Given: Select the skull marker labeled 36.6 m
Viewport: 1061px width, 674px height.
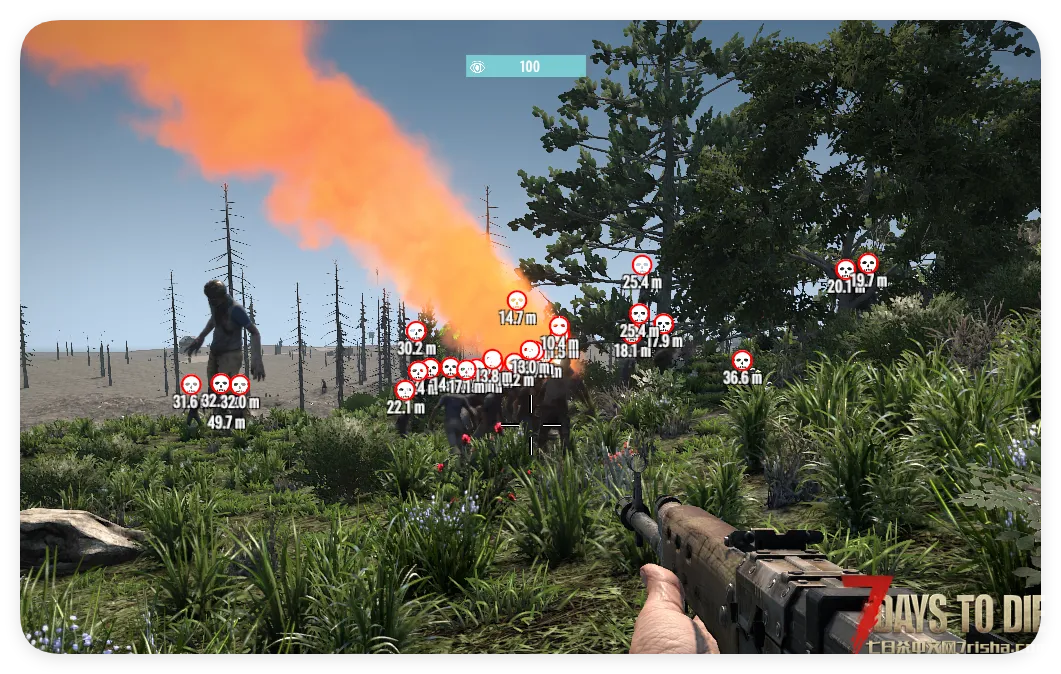Looking at the screenshot, I should (741, 360).
